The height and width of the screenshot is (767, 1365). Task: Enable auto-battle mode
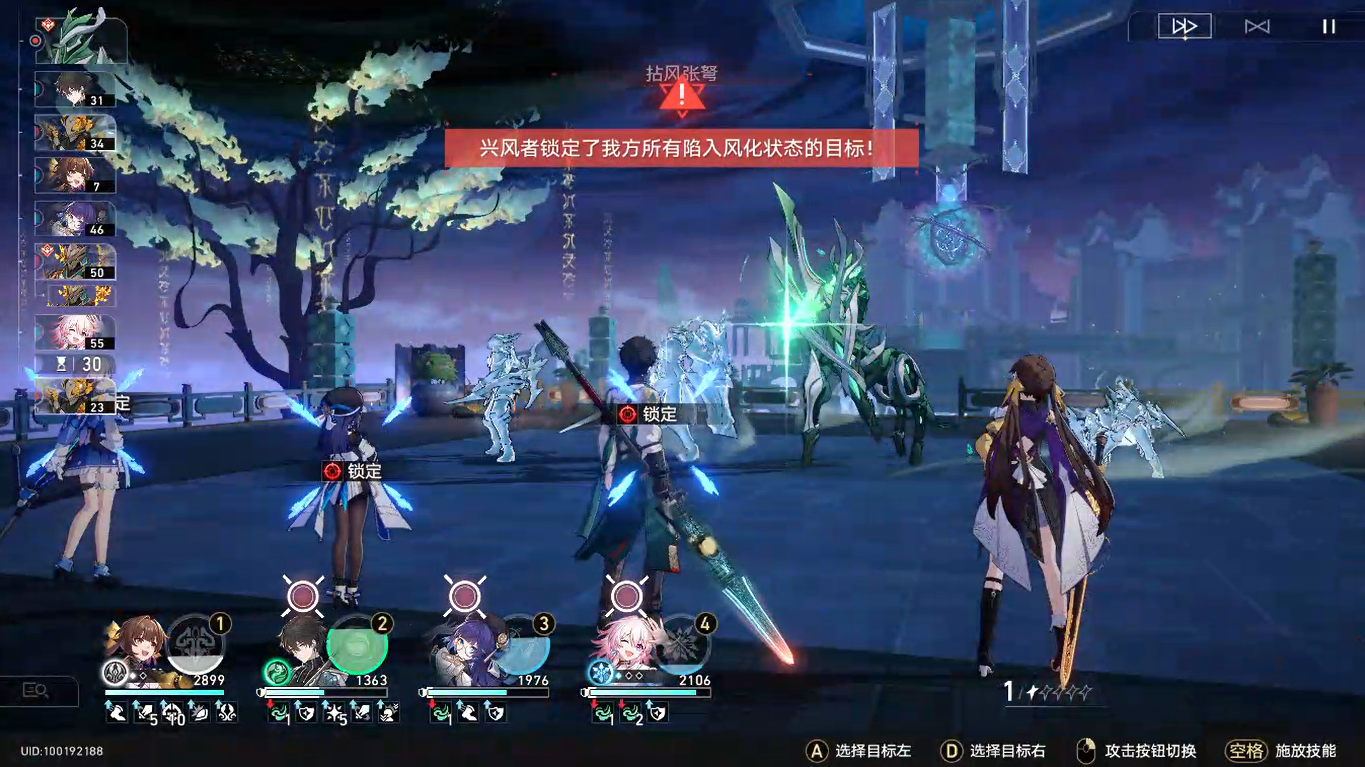point(1257,27)
